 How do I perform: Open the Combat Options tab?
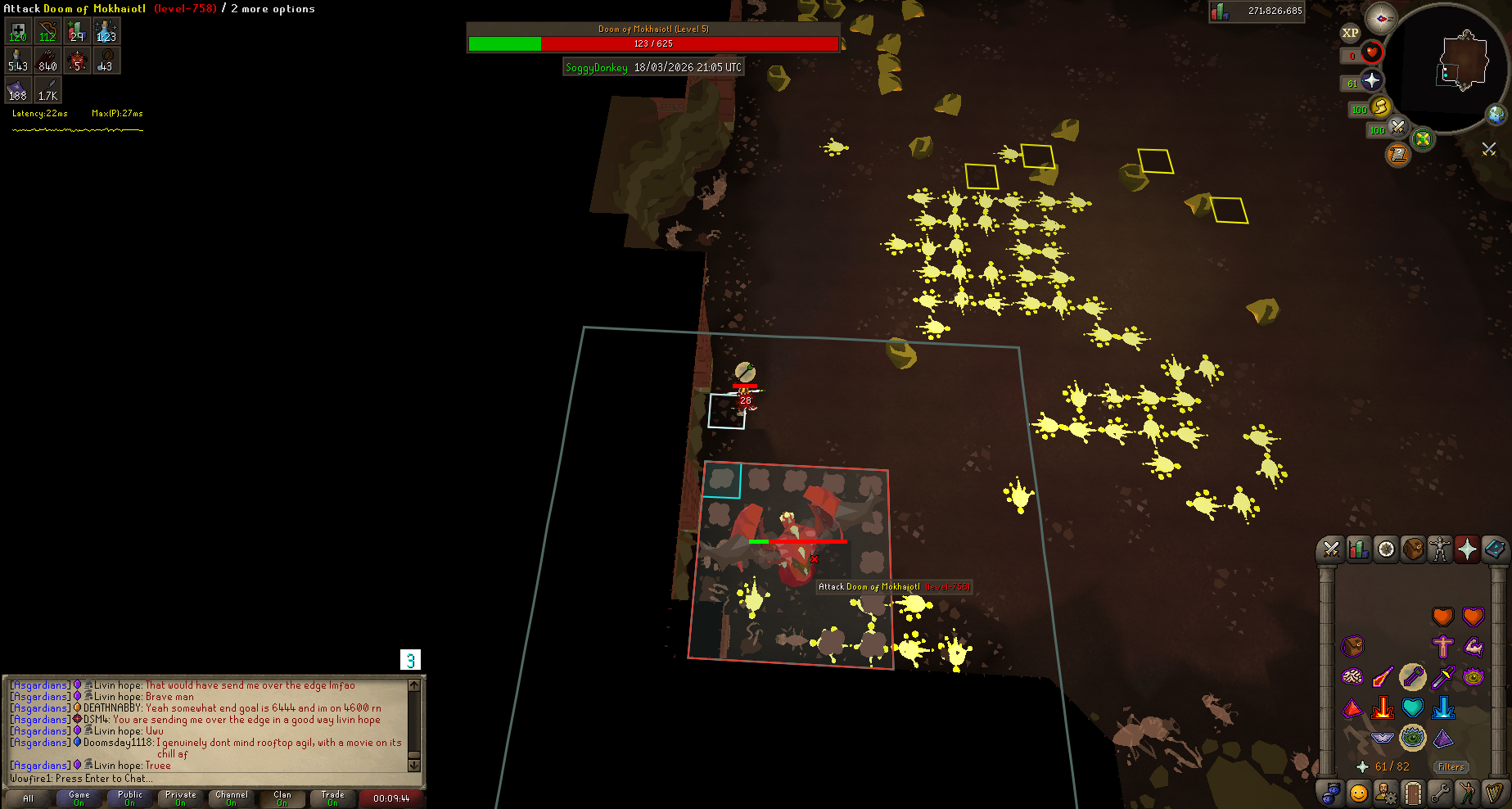pyautogui.click(x=1331, y=549)
